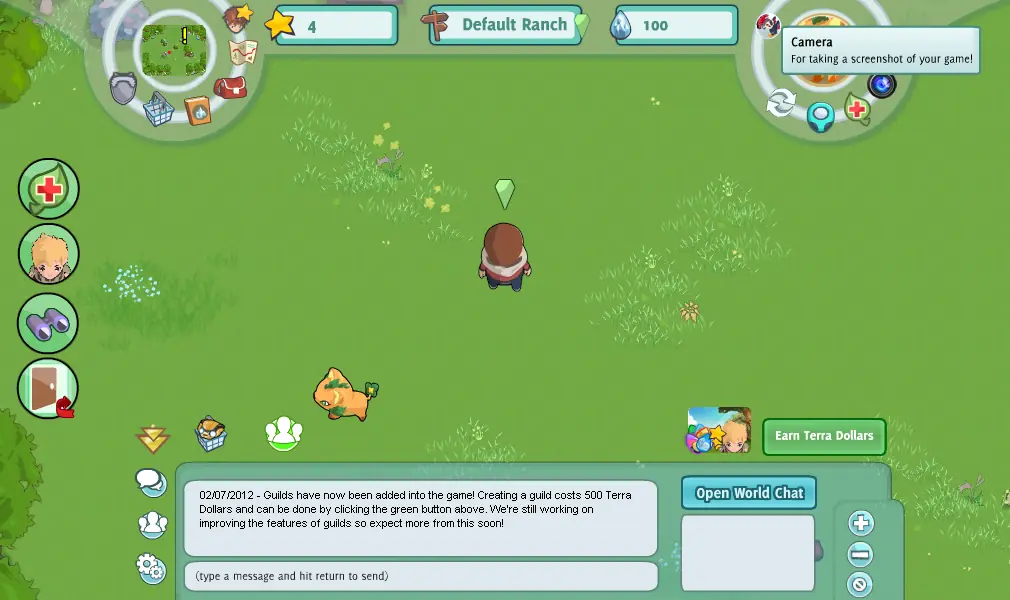Open World Chat

tap(749, 493)
